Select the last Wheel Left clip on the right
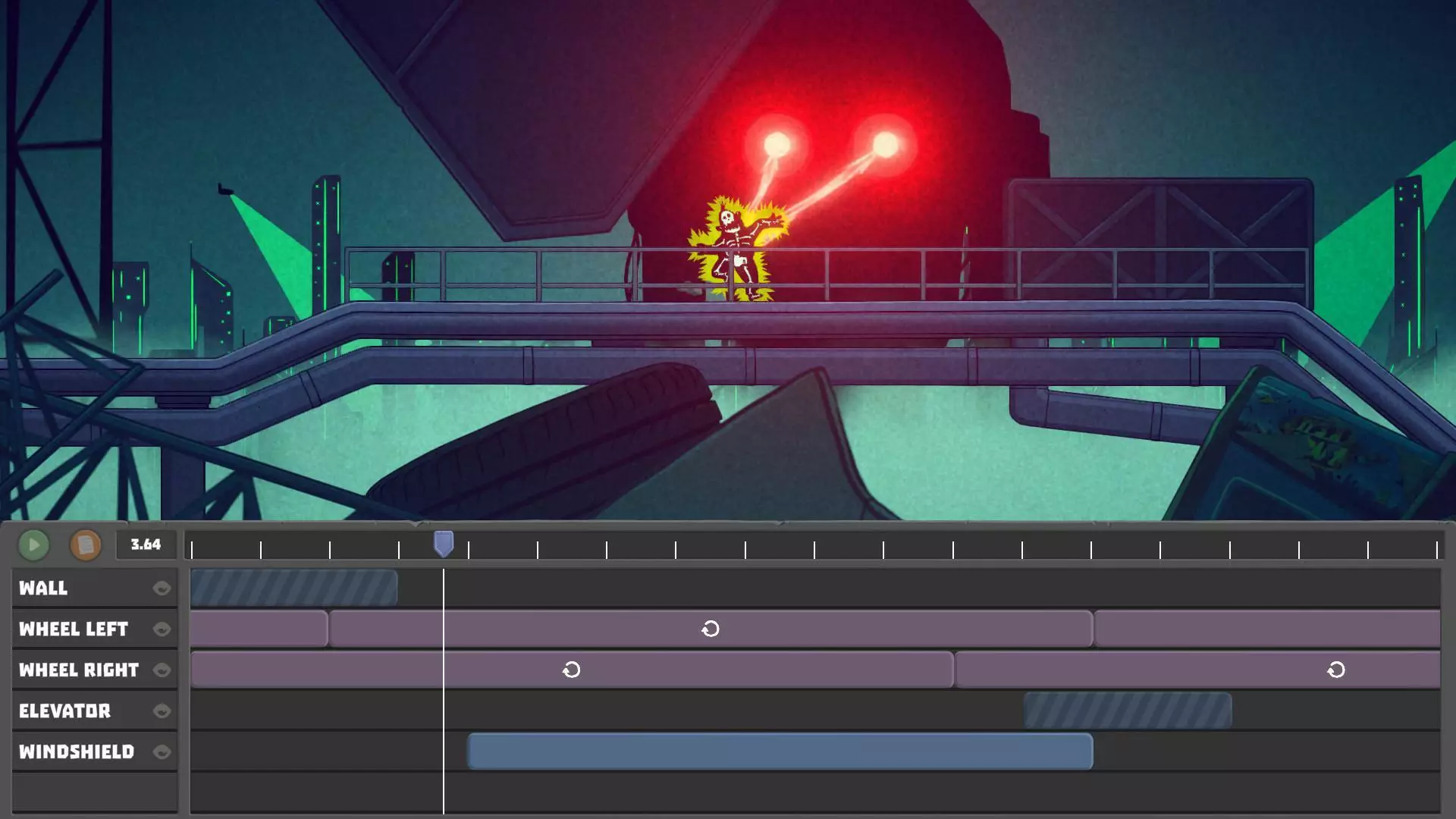Screen dimensions: 1456x819 pos(1266,629)
